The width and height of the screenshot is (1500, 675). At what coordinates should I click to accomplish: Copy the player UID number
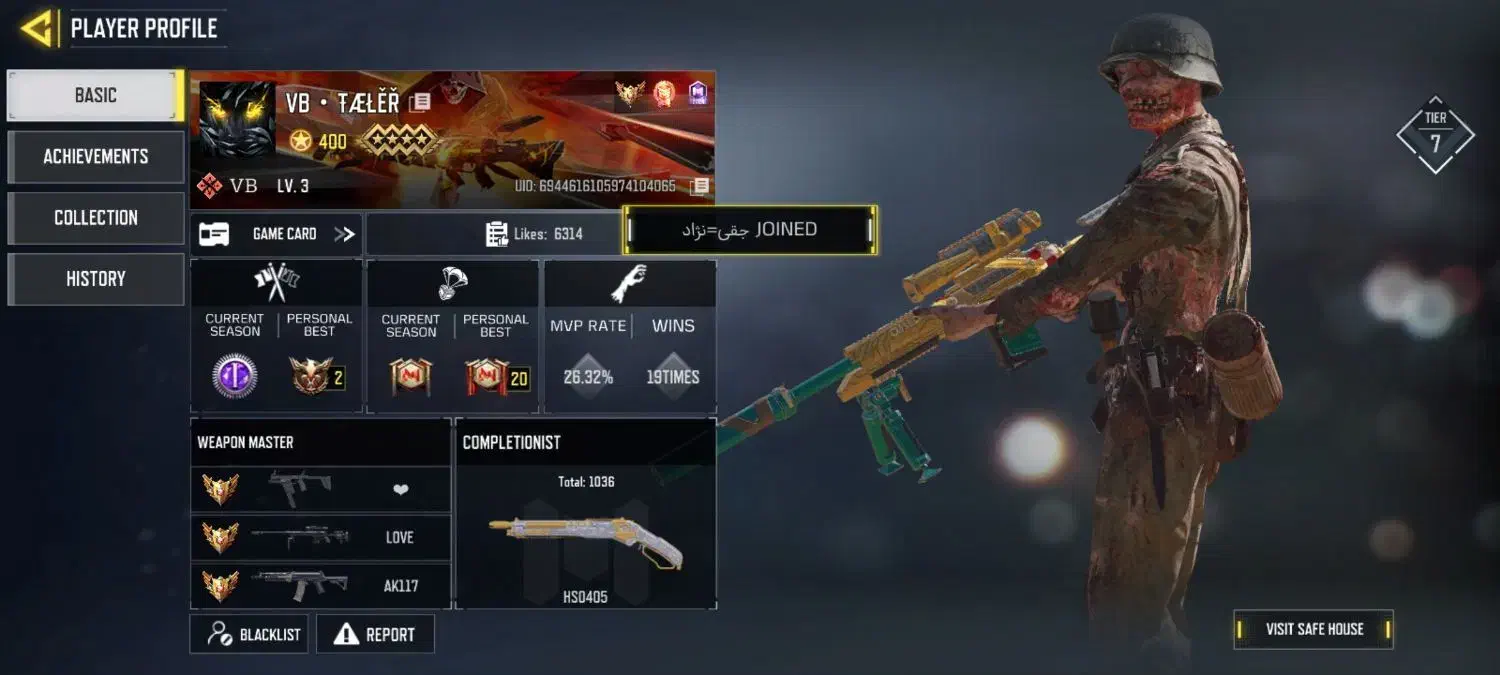701,186
